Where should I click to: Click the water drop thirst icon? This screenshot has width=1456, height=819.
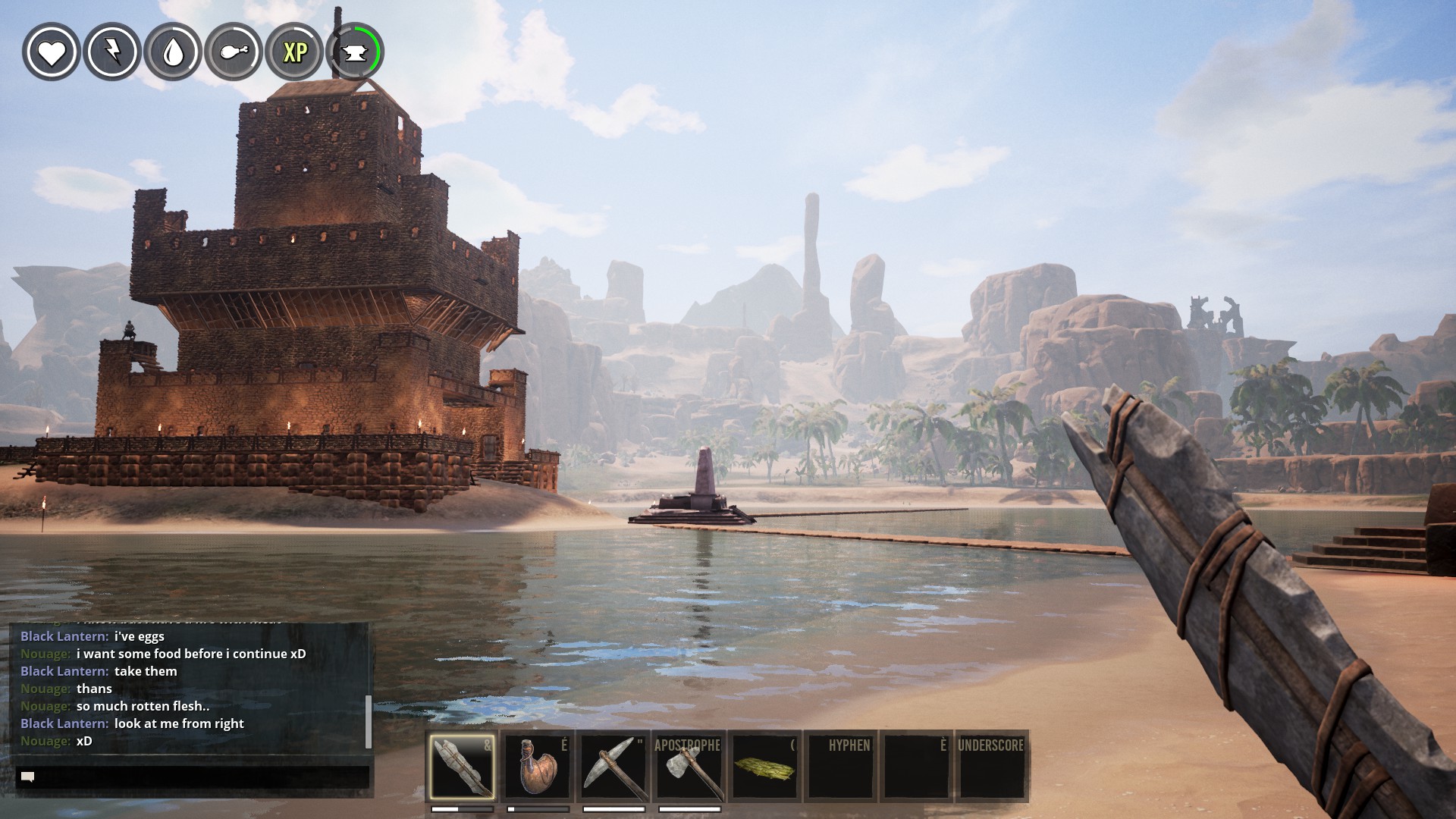[x=173, y=52]
